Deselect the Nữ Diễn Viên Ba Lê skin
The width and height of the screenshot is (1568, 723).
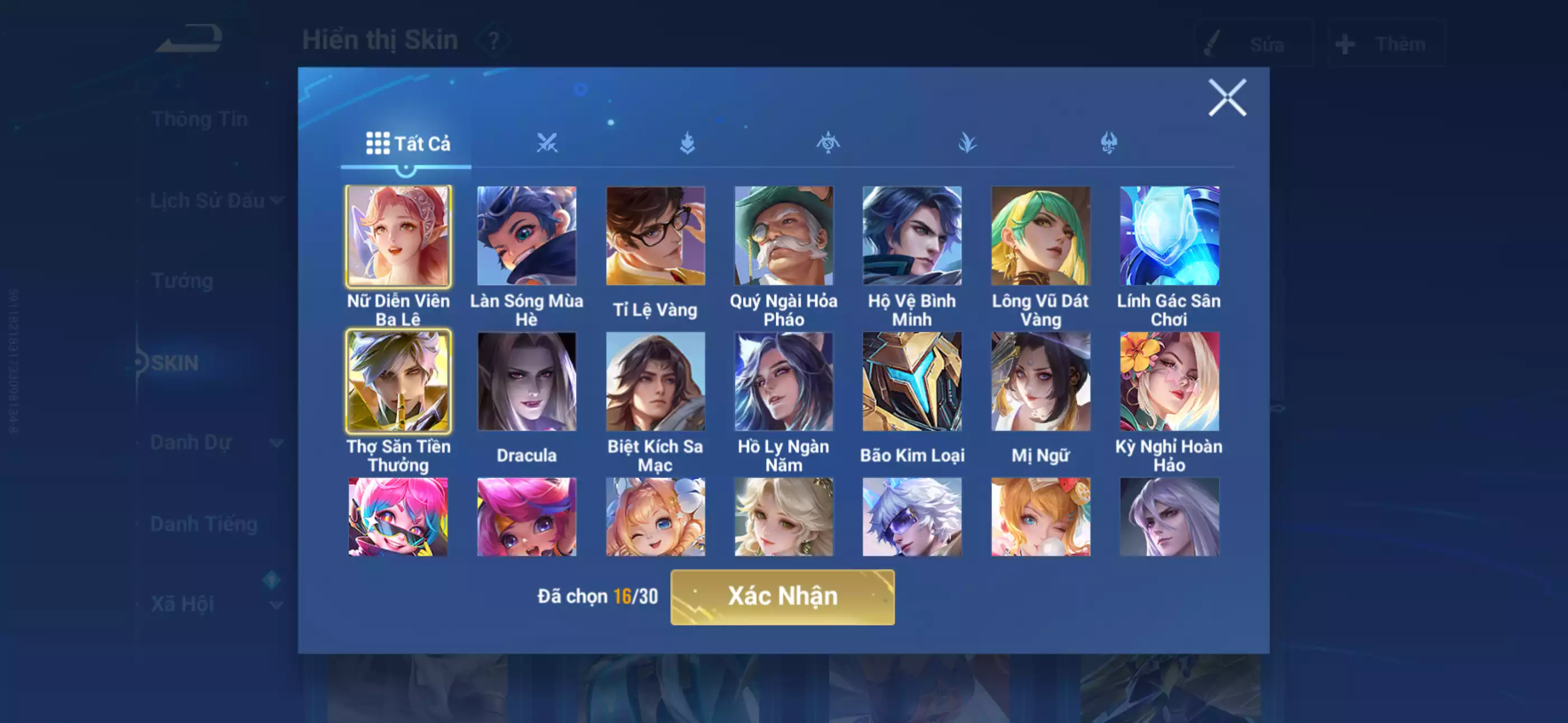tap(398, 236)
